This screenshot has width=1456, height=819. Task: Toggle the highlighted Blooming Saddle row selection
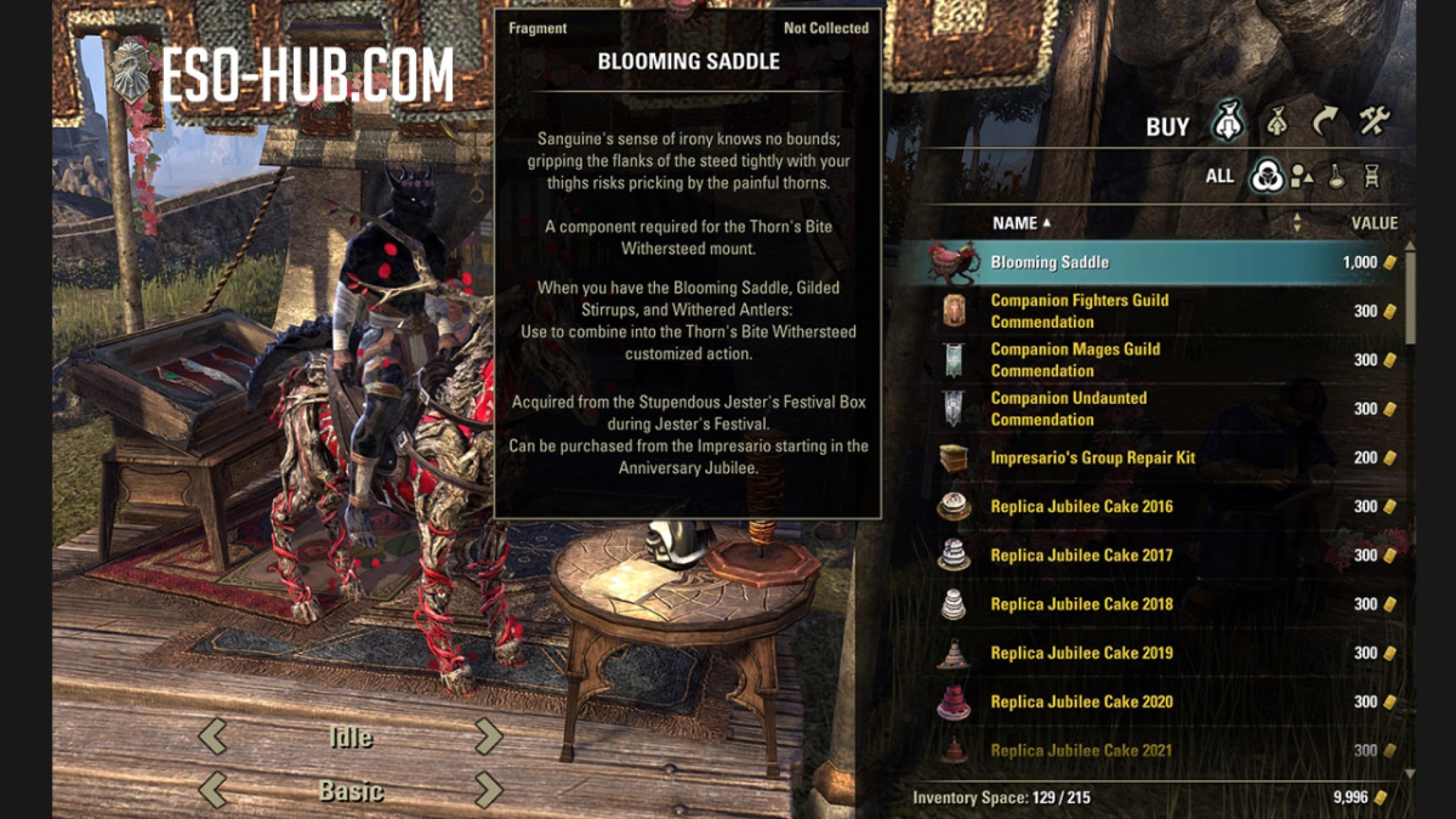[1092, 262]
